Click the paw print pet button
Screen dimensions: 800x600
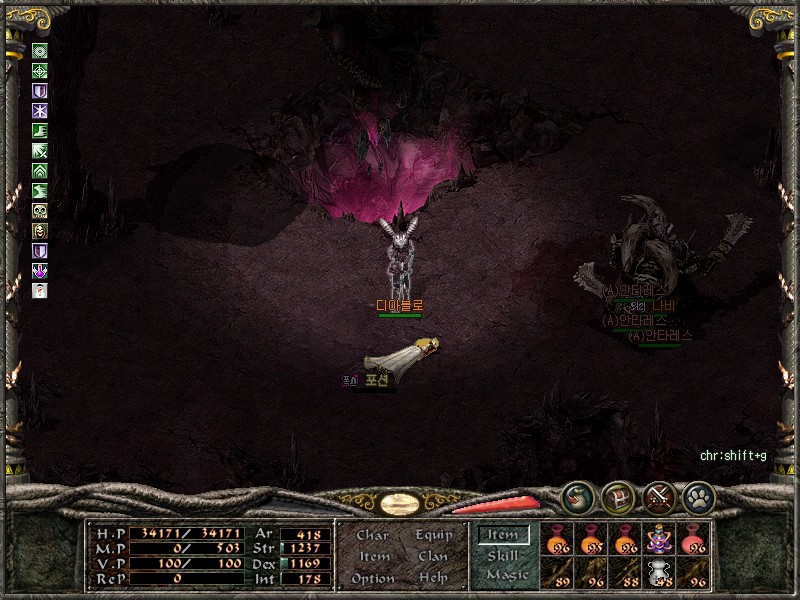(x=697, y=497)
